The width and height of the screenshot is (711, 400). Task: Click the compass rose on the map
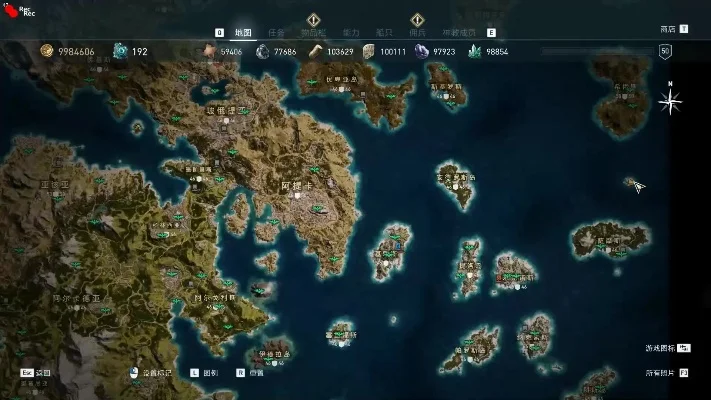tap(670, 100)
